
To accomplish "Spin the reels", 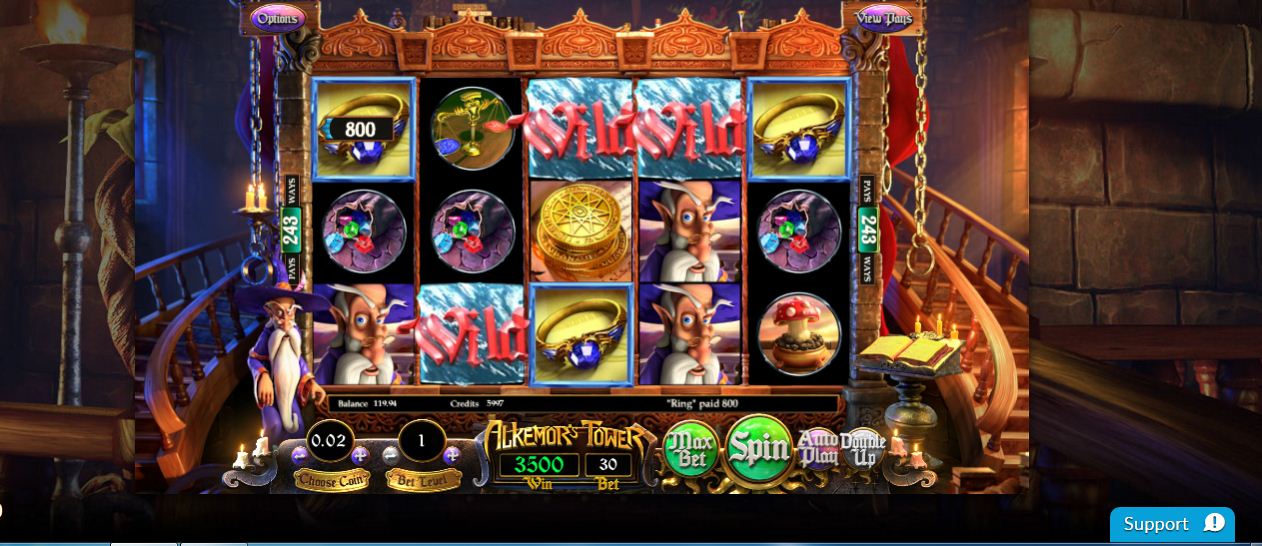I will pyautogui.click(x=759, y=449).
